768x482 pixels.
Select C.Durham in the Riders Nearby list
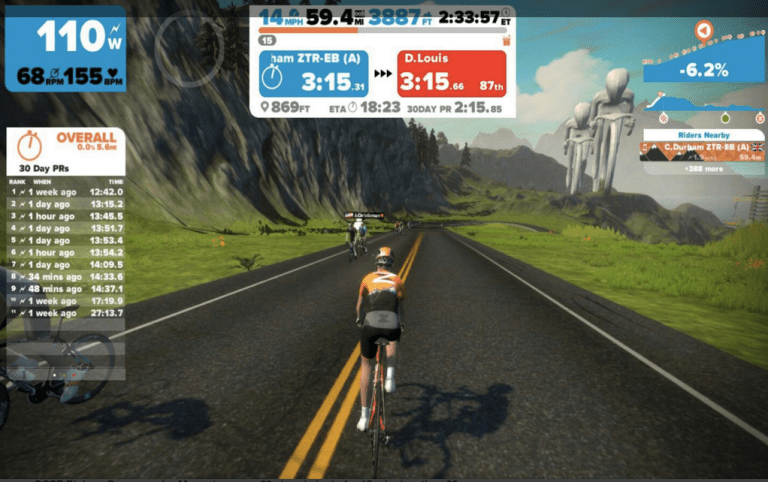[702, 151]
